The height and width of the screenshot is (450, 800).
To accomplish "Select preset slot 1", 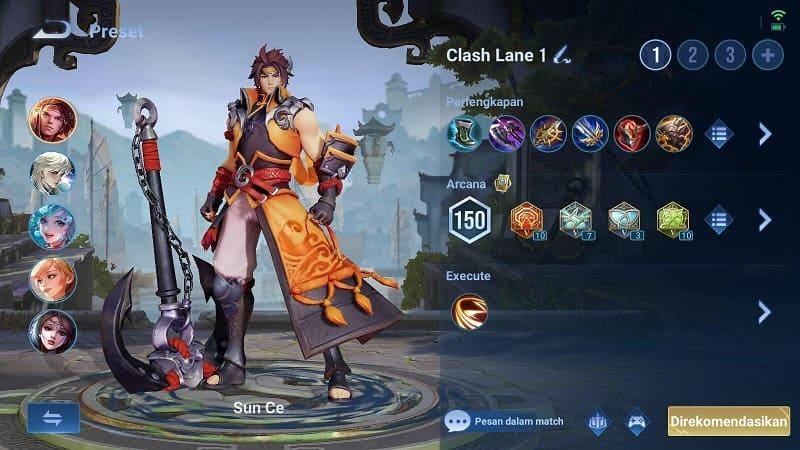I will pyautogui.click(x=655, y=55).
